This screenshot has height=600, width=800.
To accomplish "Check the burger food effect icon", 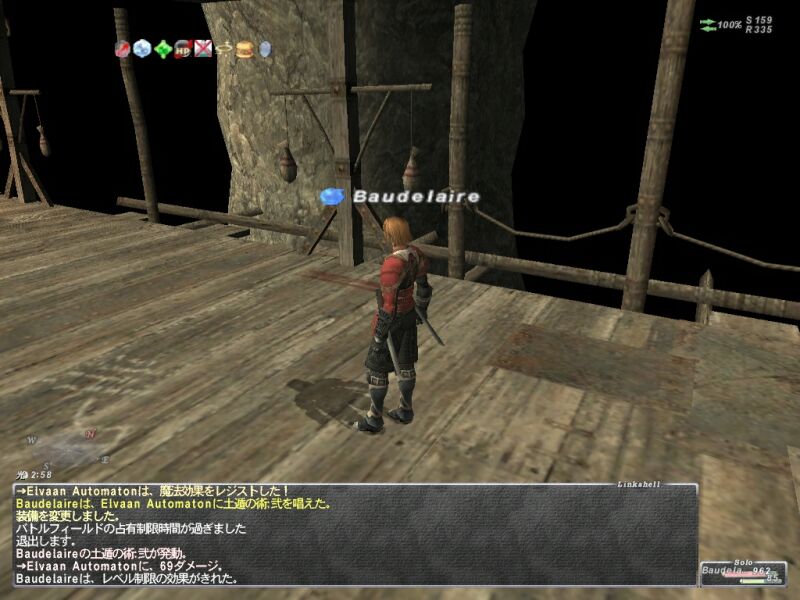I will [244, 48].
